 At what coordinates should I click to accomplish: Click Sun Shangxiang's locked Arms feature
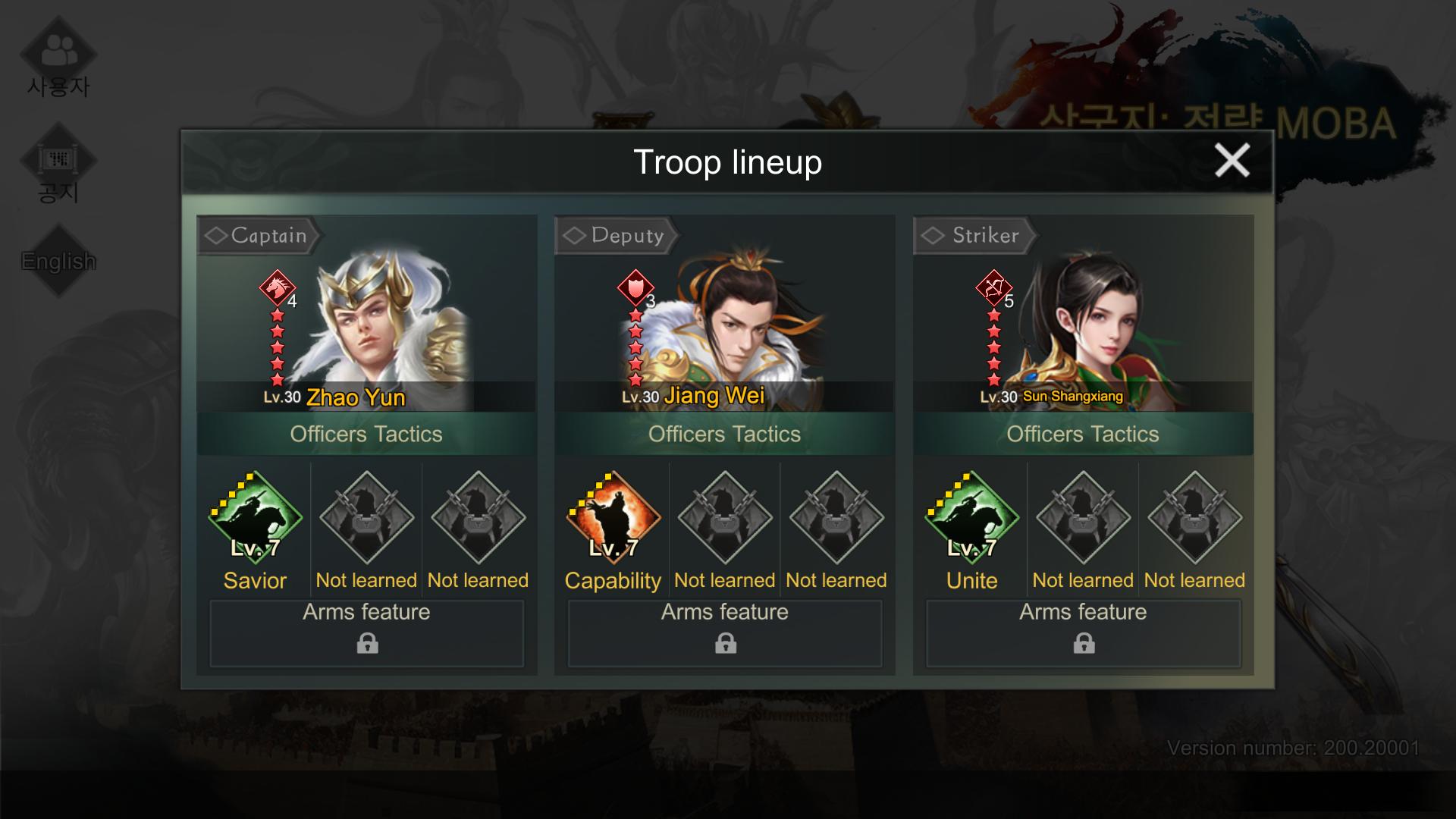(x=1083, y=633)
